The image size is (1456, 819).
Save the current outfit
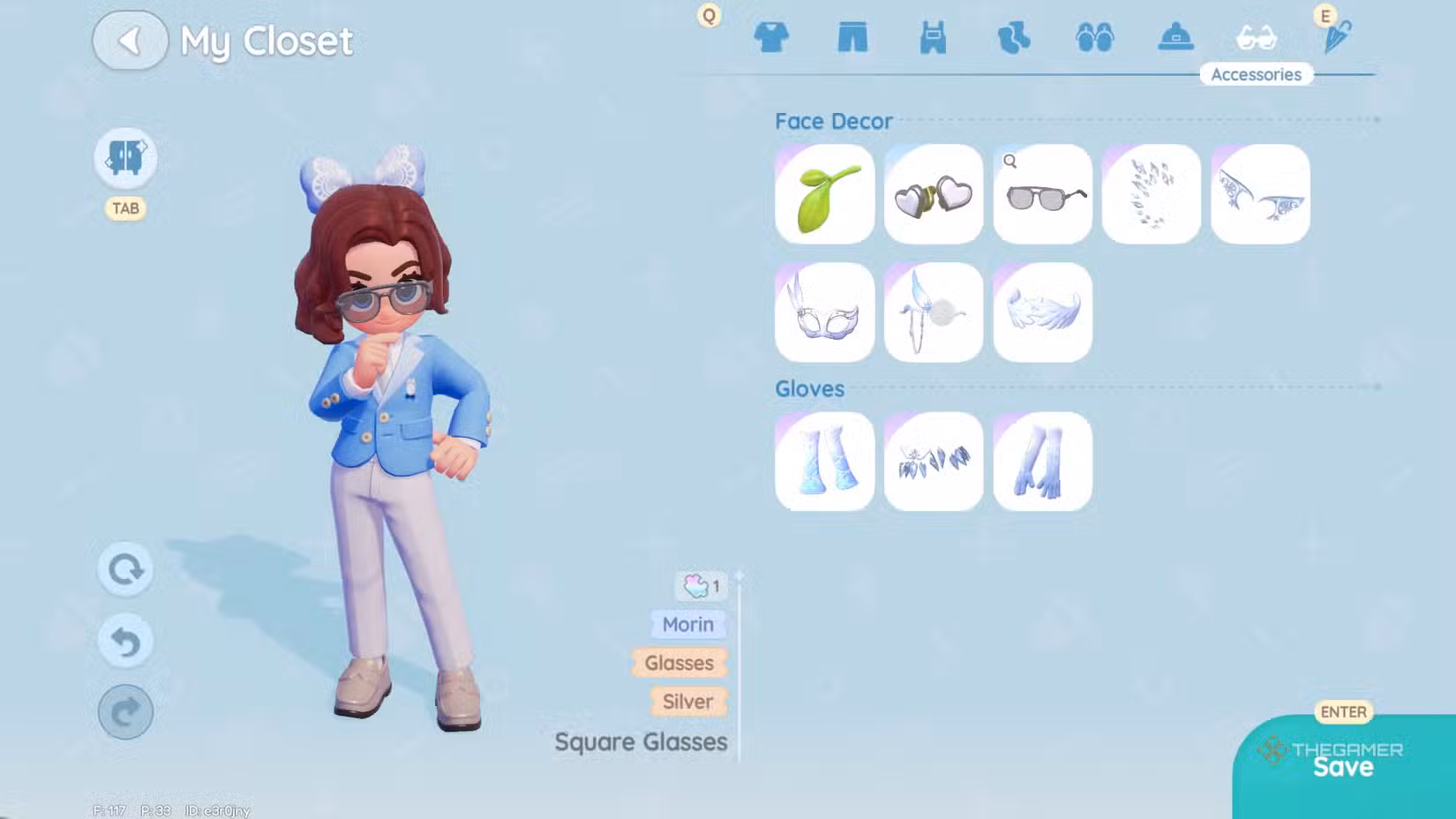coord(1343,766)
